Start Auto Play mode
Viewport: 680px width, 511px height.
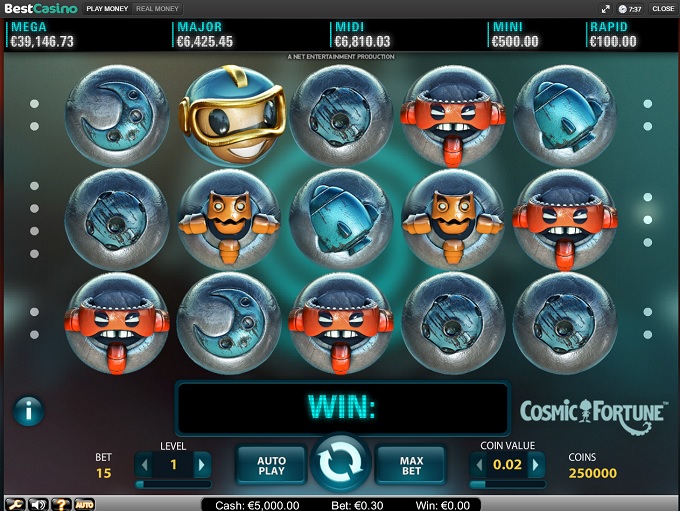coord(271,465)
